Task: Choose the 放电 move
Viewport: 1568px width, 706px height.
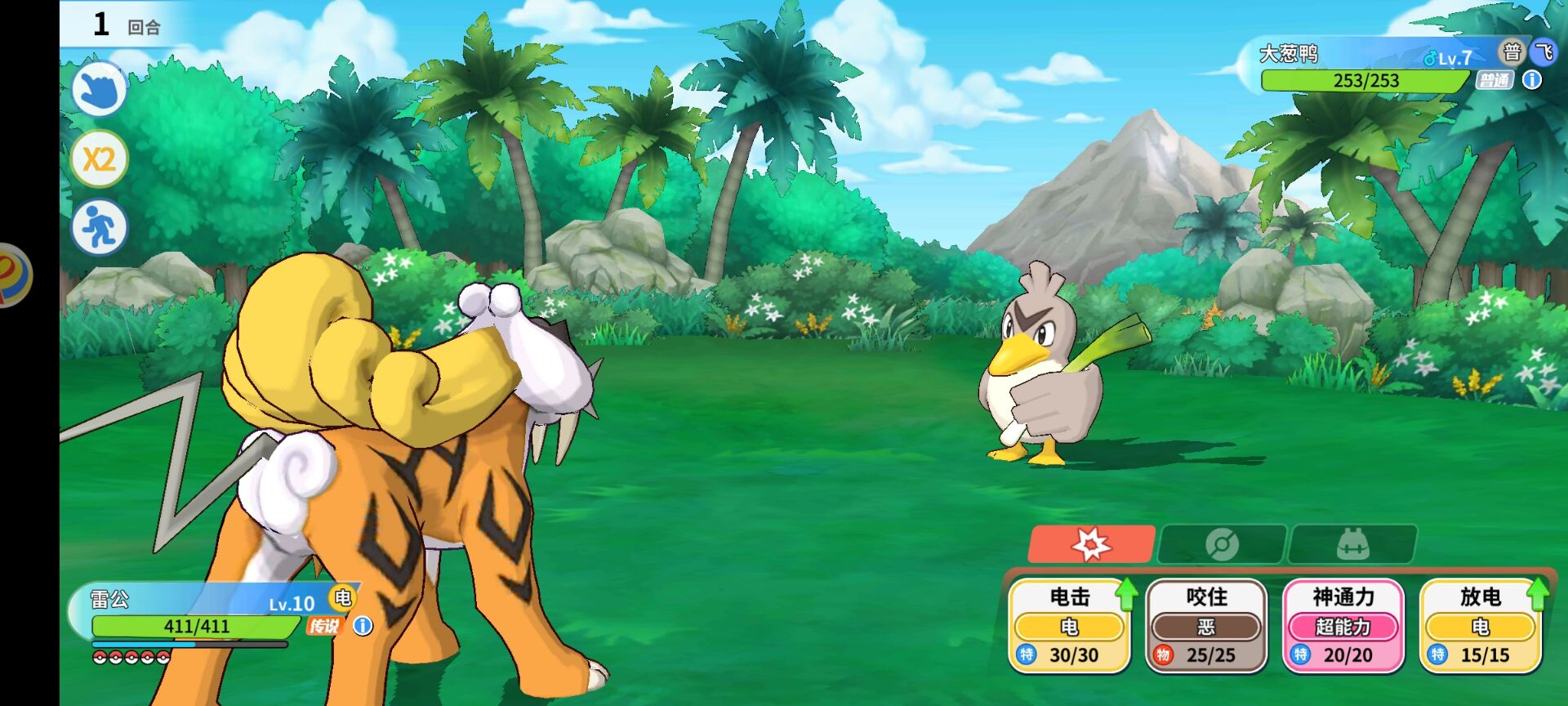Action: pyautogui.click(x=1481, y=626)
